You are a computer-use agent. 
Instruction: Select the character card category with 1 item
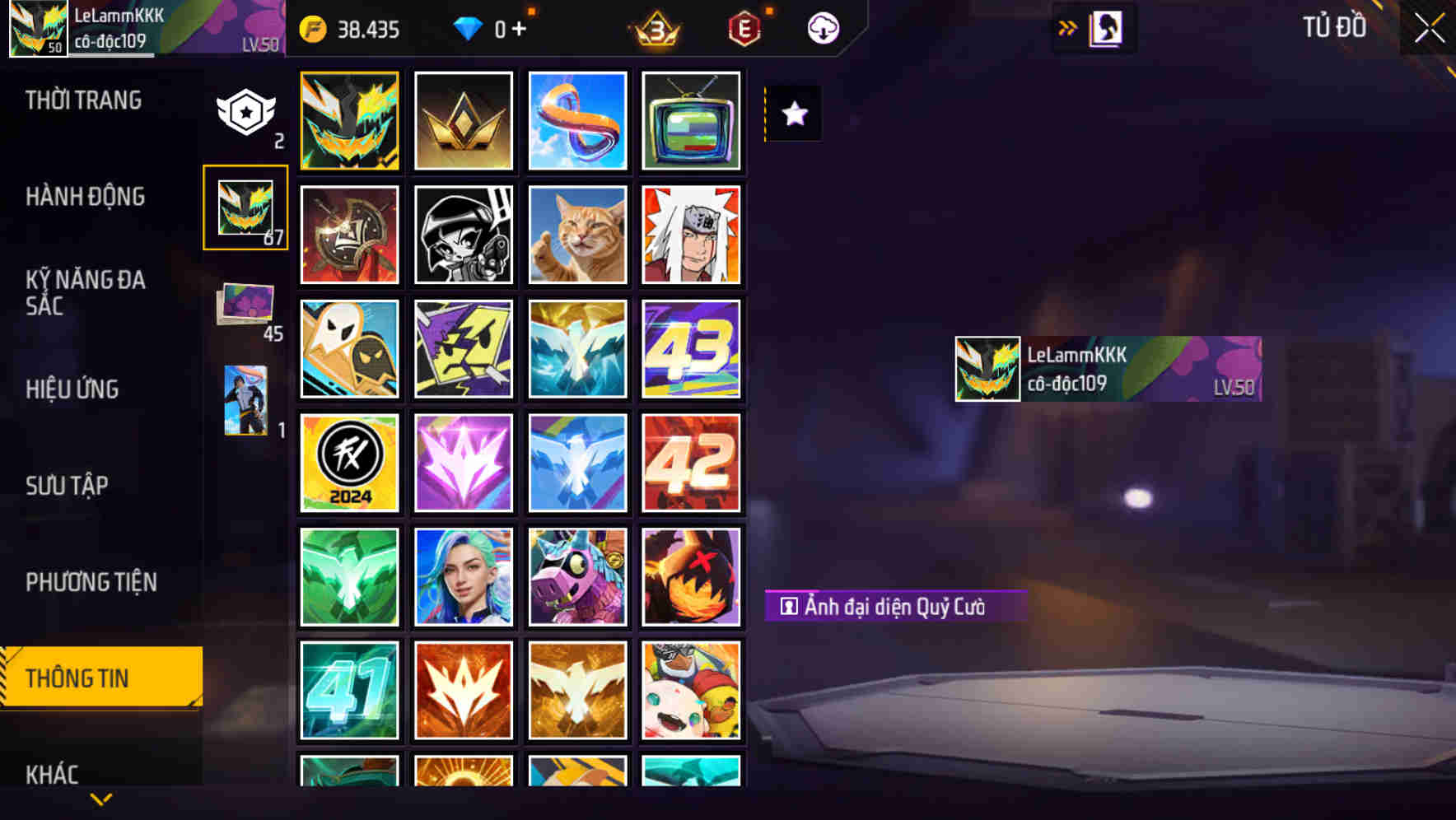point(247,401)
